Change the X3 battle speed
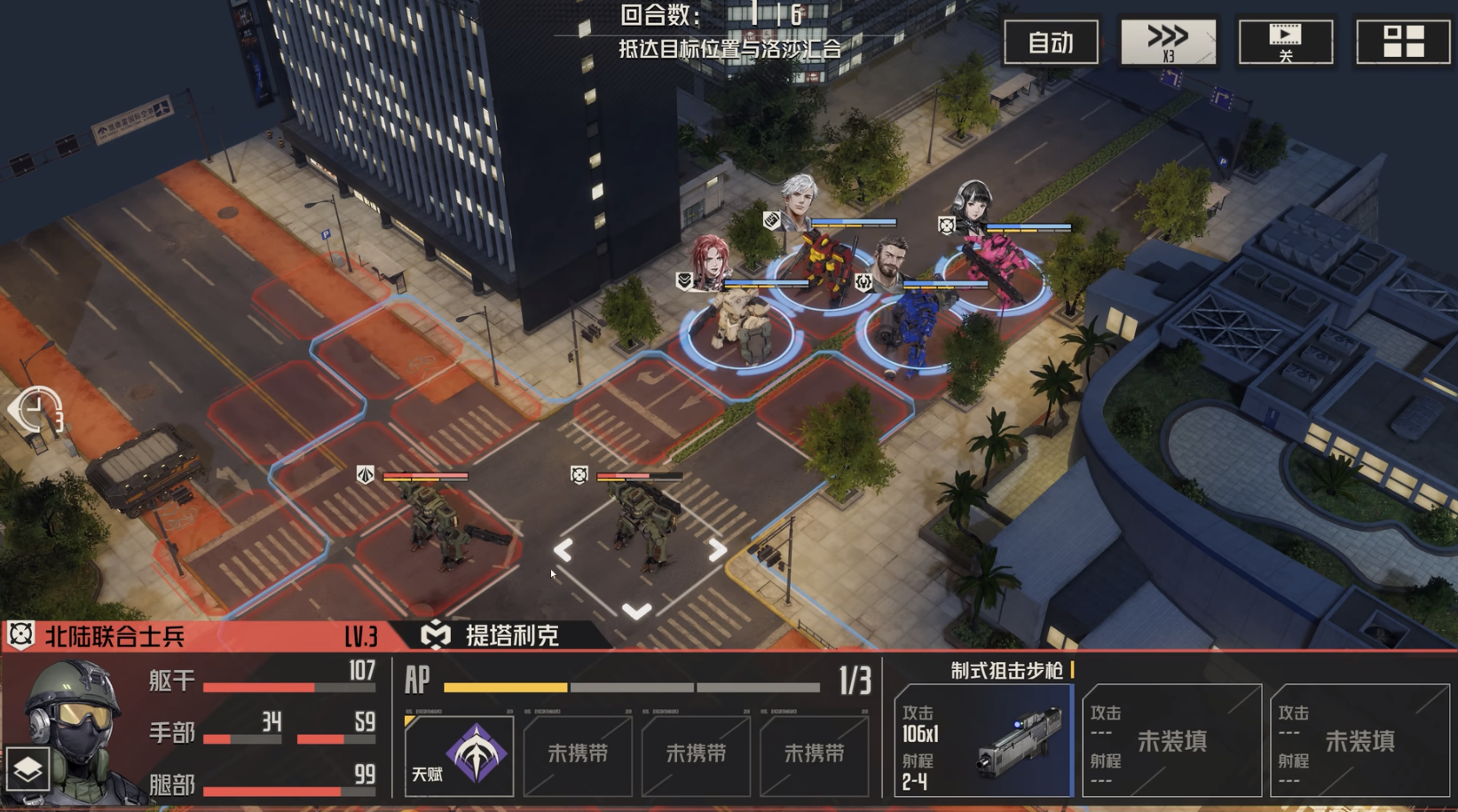 point(1168,42)
